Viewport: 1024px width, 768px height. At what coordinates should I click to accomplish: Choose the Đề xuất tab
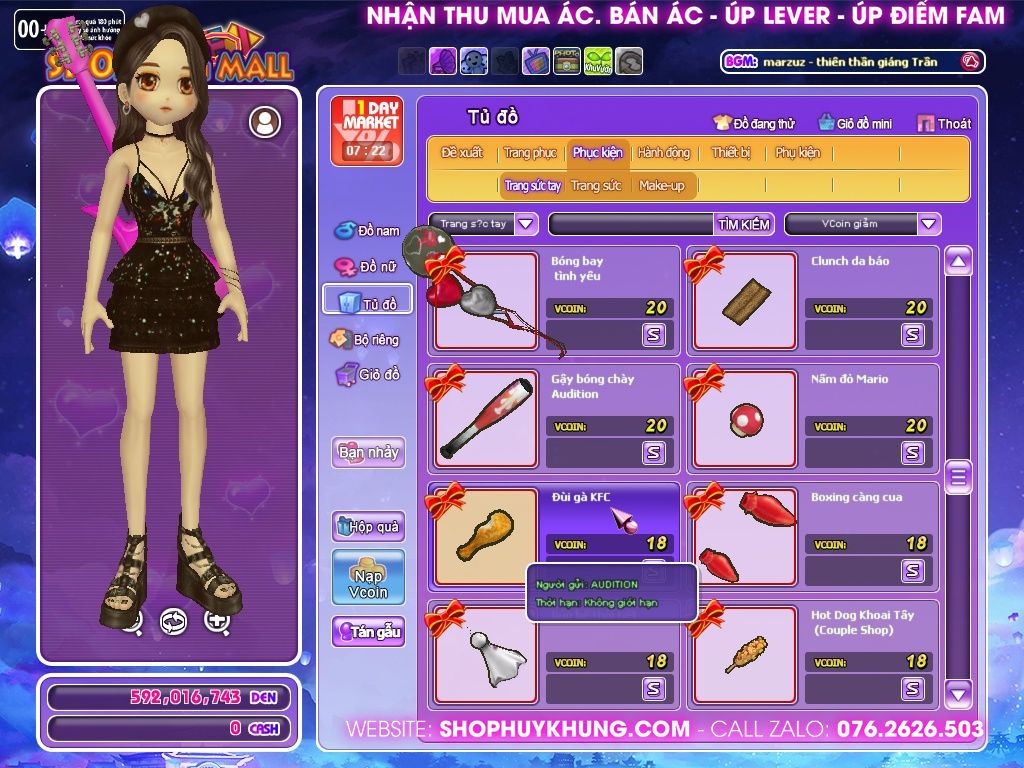click(462, 153)
